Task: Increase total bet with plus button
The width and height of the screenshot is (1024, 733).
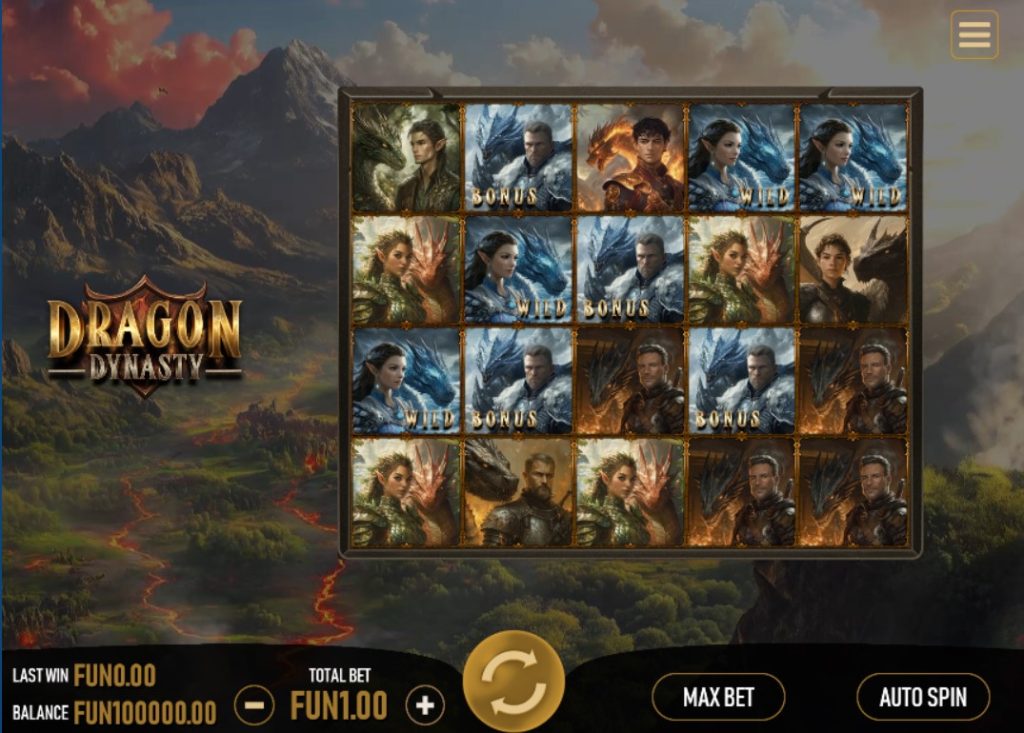Action: [x=425, y=706]
